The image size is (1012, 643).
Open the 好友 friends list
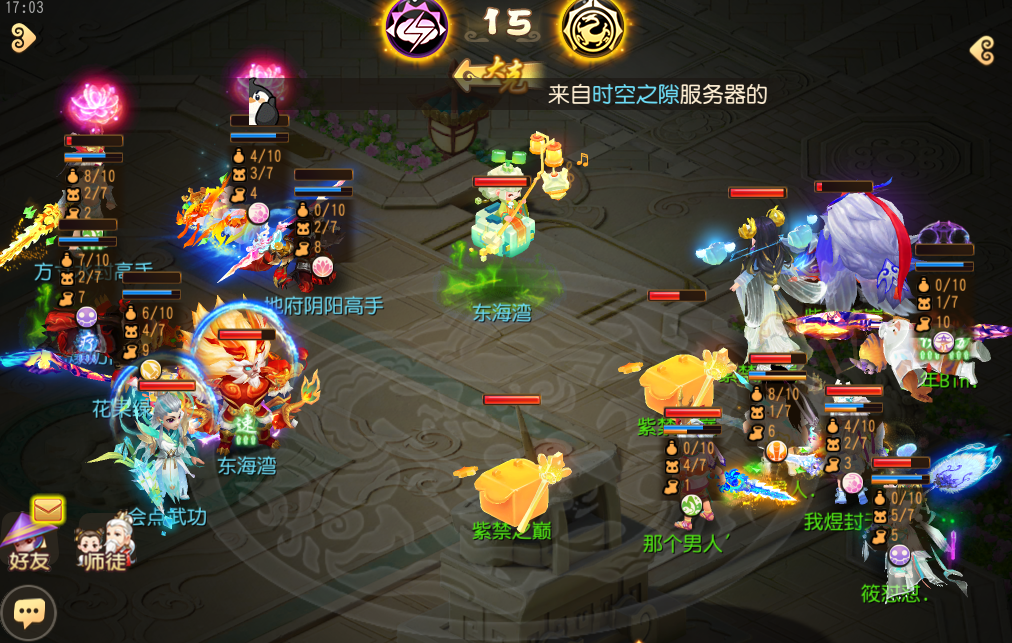[x=27, y=543]
